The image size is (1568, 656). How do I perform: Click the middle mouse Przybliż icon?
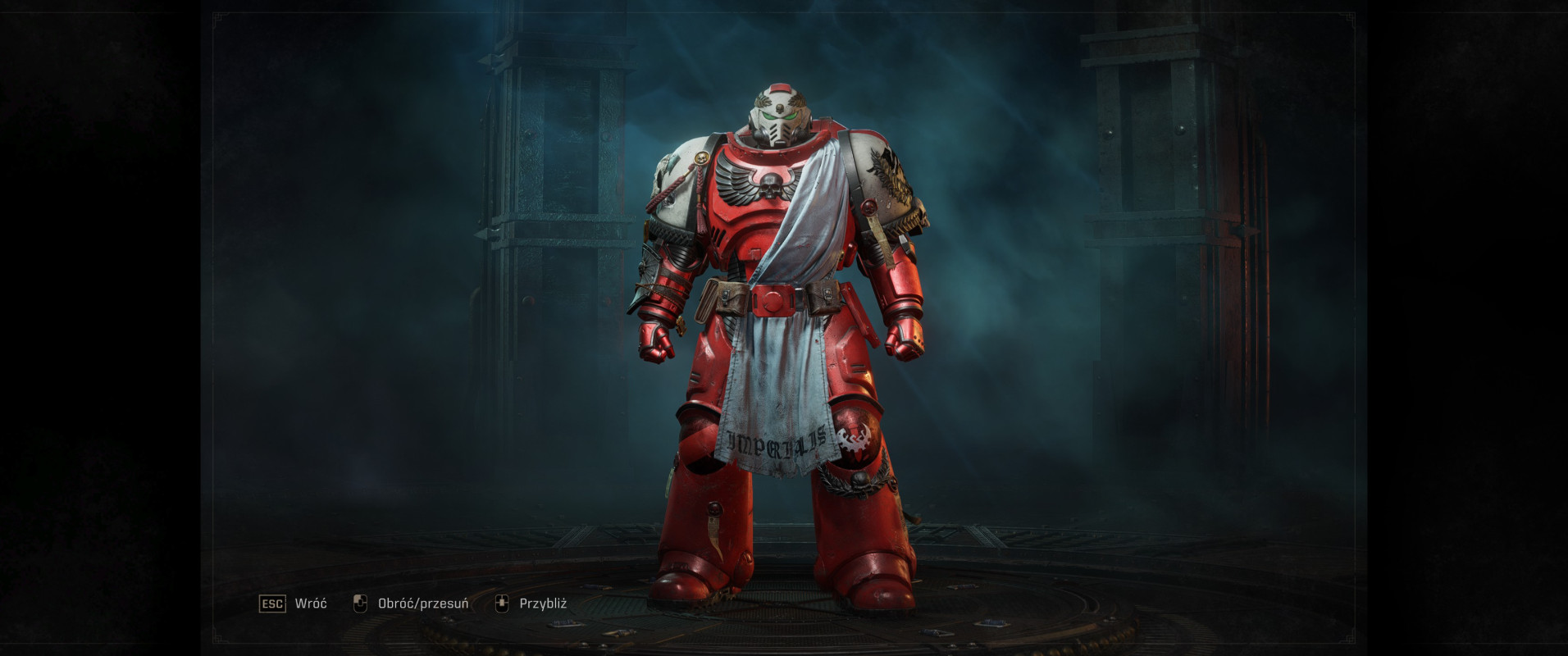point(503,603)
